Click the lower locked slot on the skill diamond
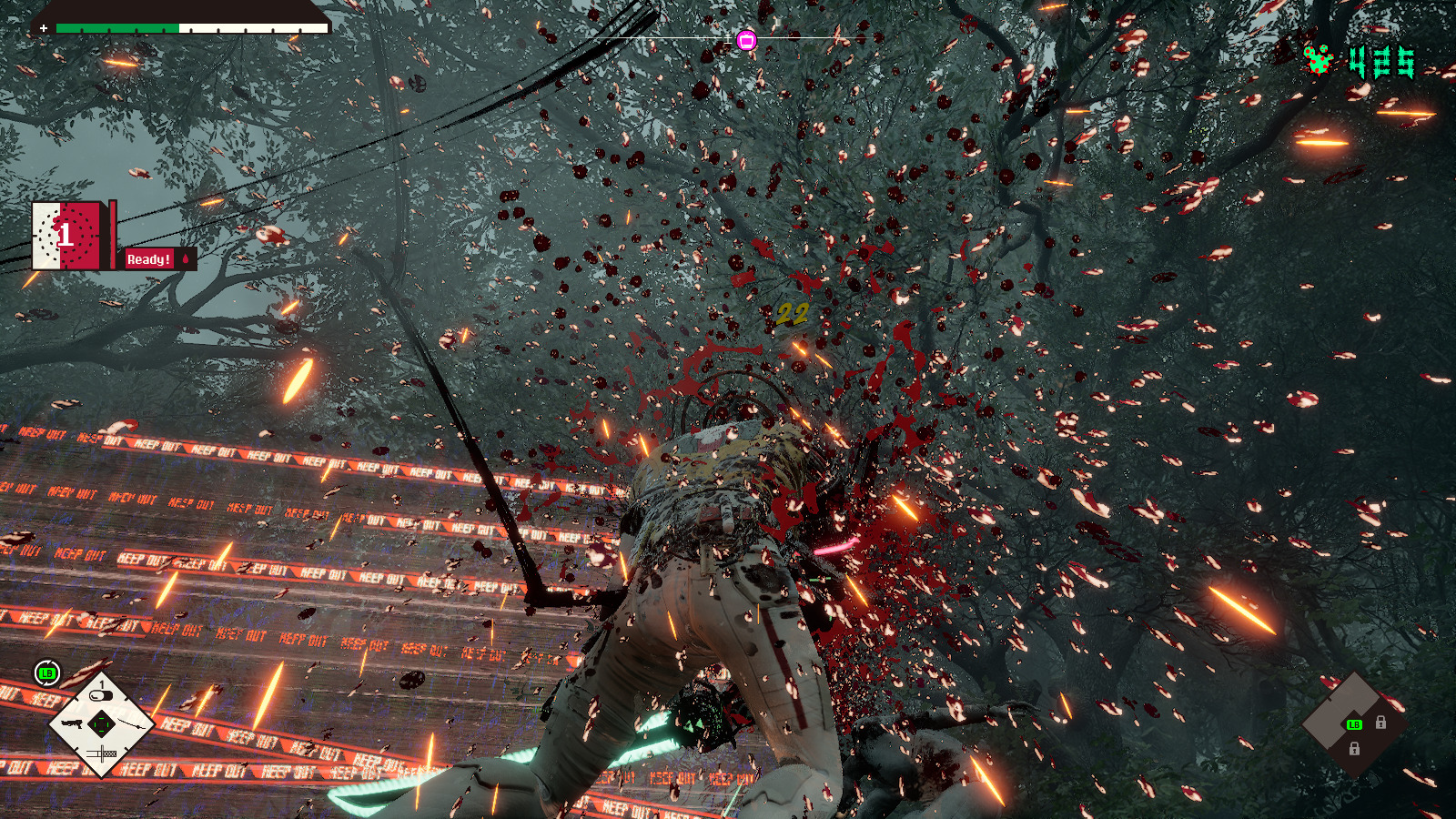 1354,749
